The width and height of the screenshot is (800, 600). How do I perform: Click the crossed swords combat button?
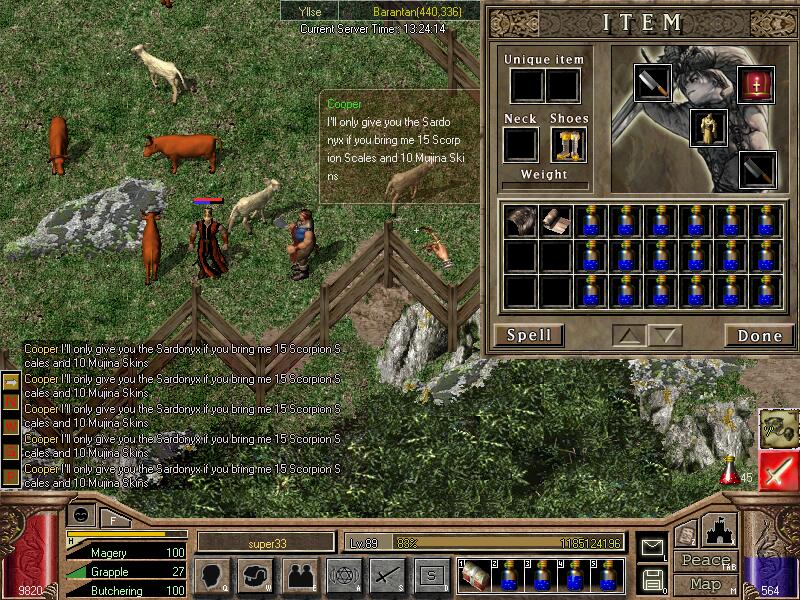386,576
